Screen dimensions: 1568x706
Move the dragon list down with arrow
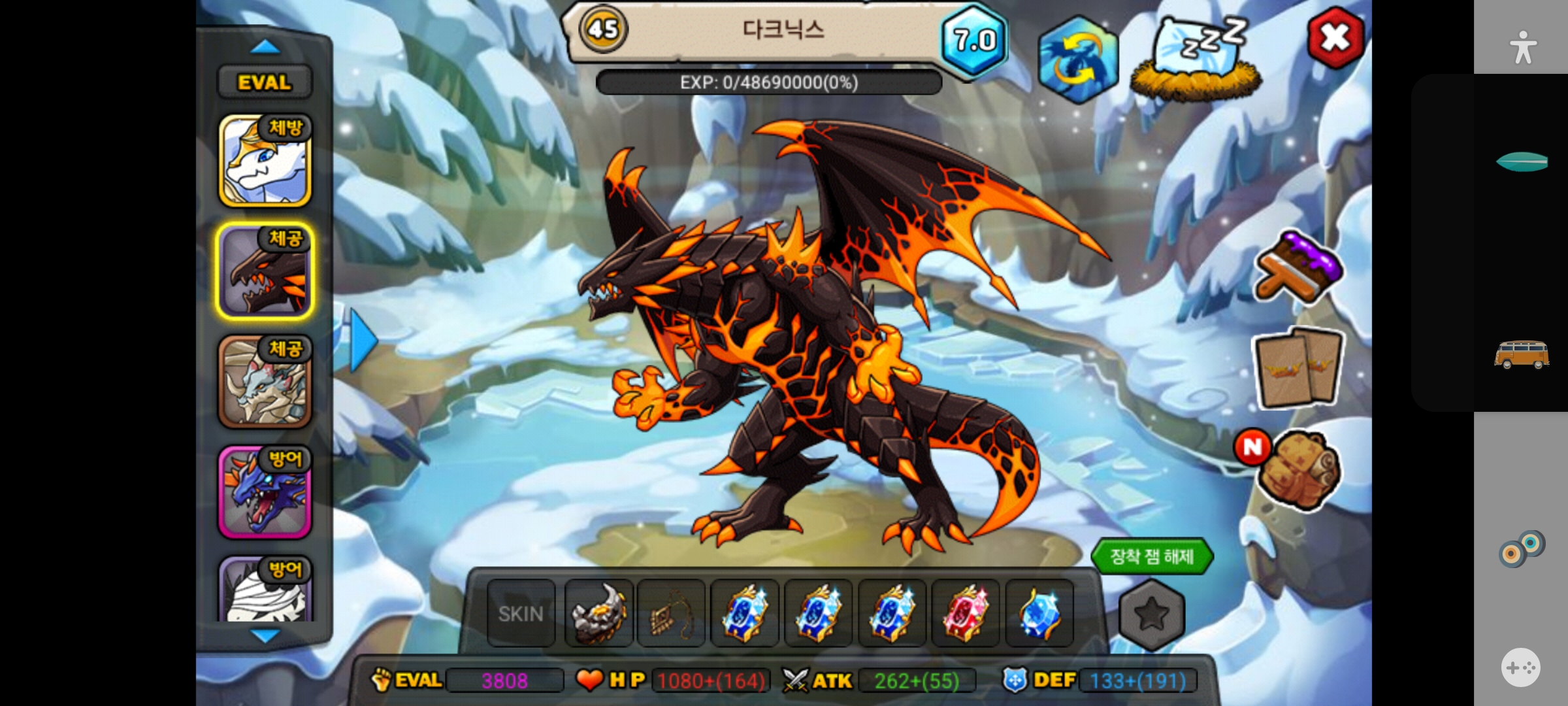(x=265, y=635)
